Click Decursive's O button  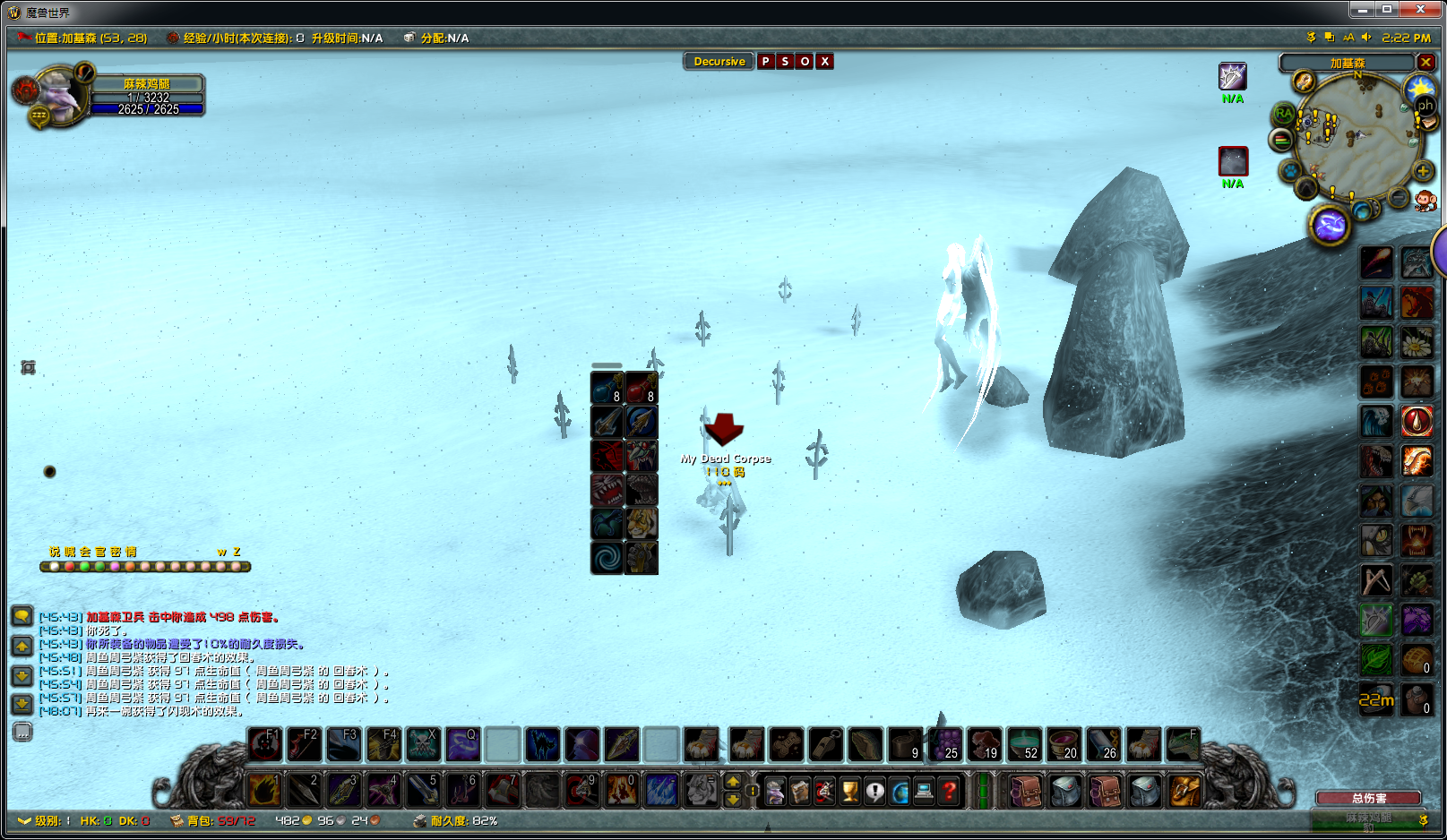[805, 62]
